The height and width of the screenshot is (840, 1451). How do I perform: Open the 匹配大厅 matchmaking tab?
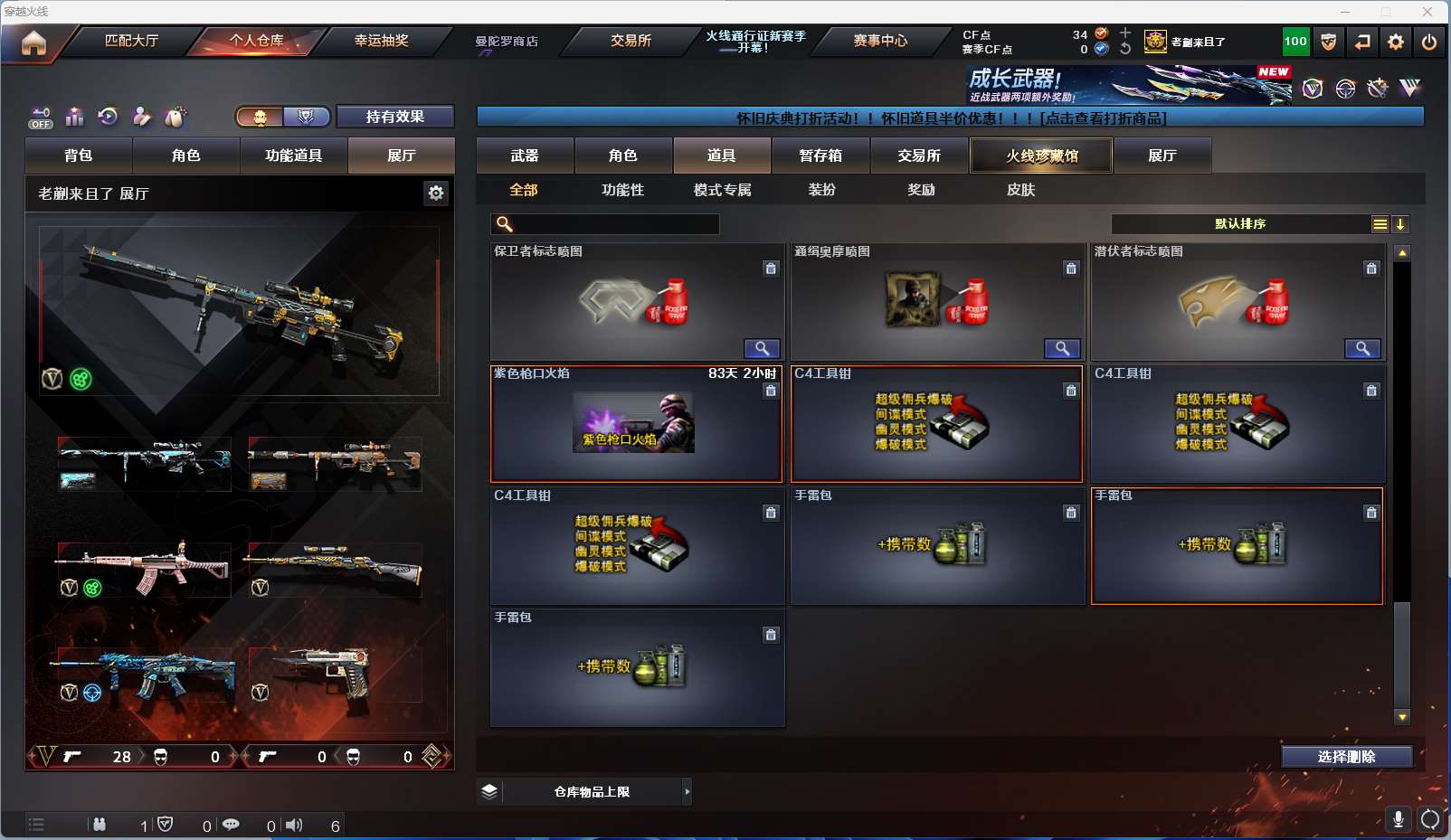[x=132, y=41]
